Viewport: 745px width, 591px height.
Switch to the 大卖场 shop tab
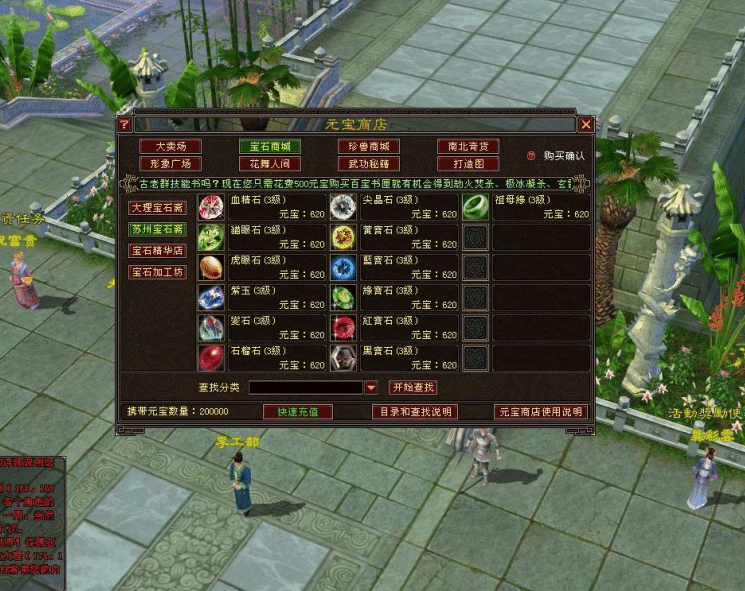170,146
